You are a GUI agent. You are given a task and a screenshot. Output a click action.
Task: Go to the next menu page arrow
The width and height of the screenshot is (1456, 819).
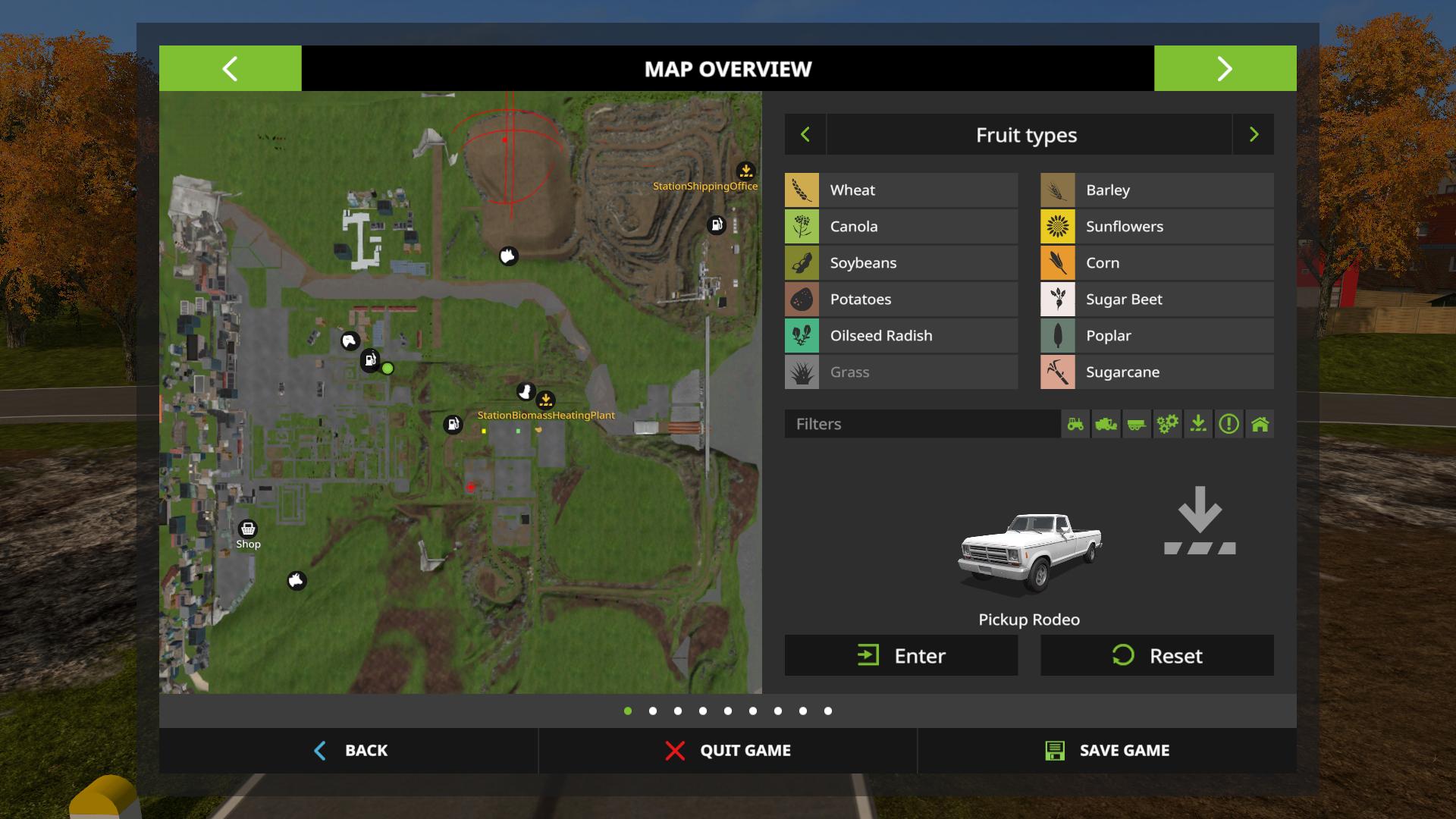click(x=1225, y=68)
